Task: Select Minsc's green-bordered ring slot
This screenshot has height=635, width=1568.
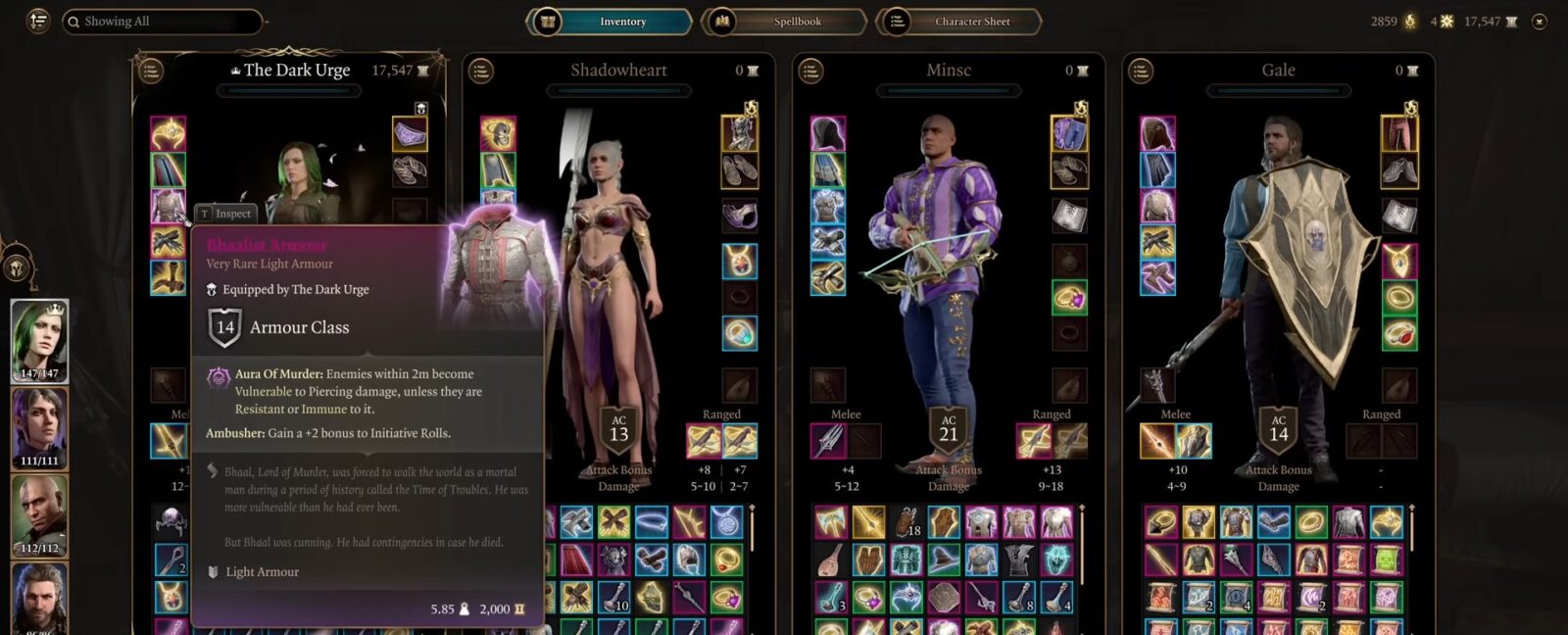Action: [1069, 297]
